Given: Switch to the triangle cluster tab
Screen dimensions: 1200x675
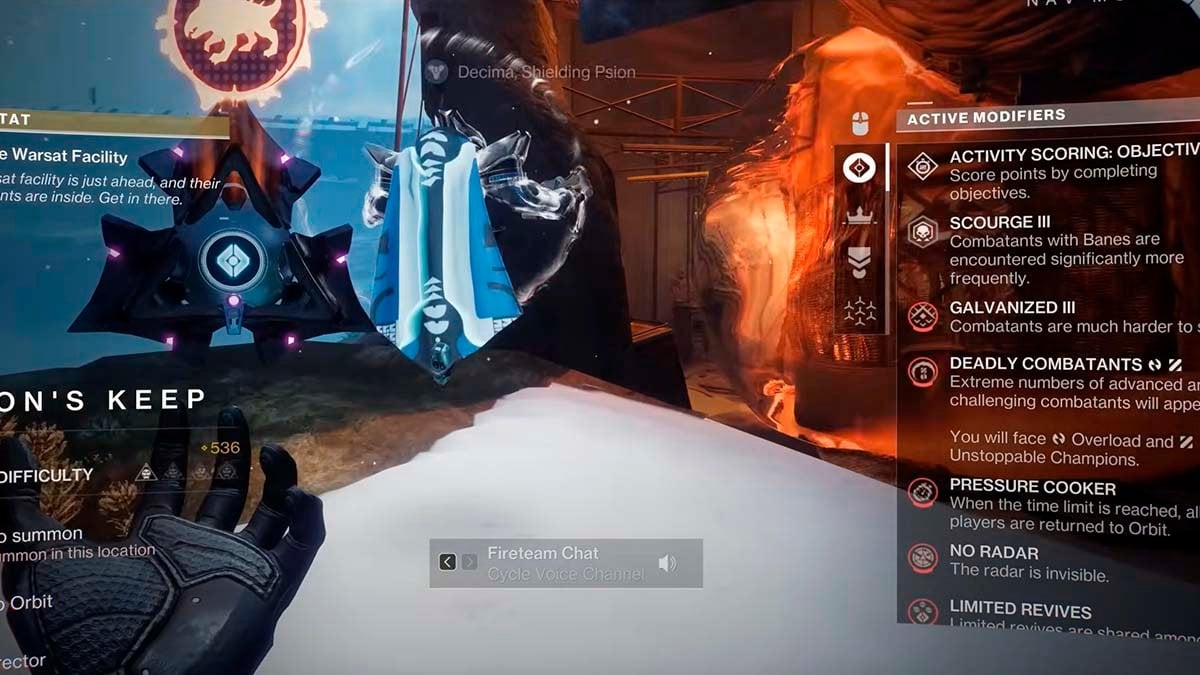Looking at the screenshot, I should coord(859,311).
